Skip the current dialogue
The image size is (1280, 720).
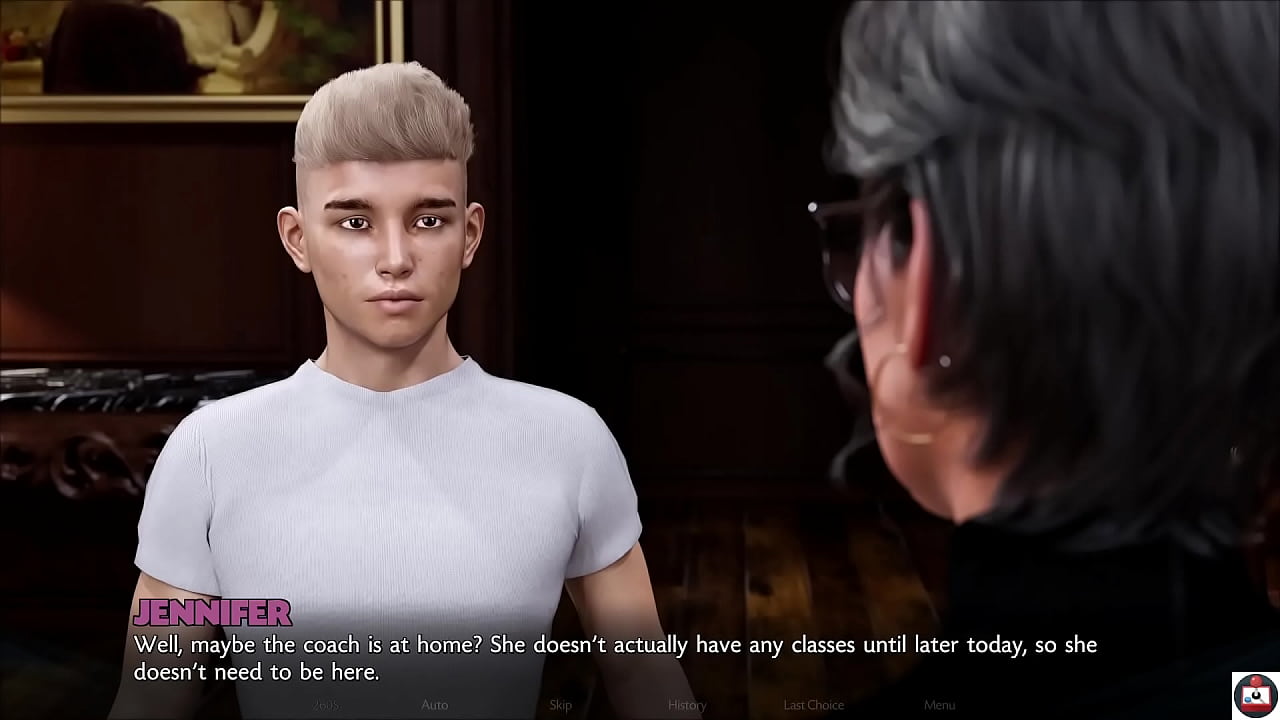tap(560, 705)
